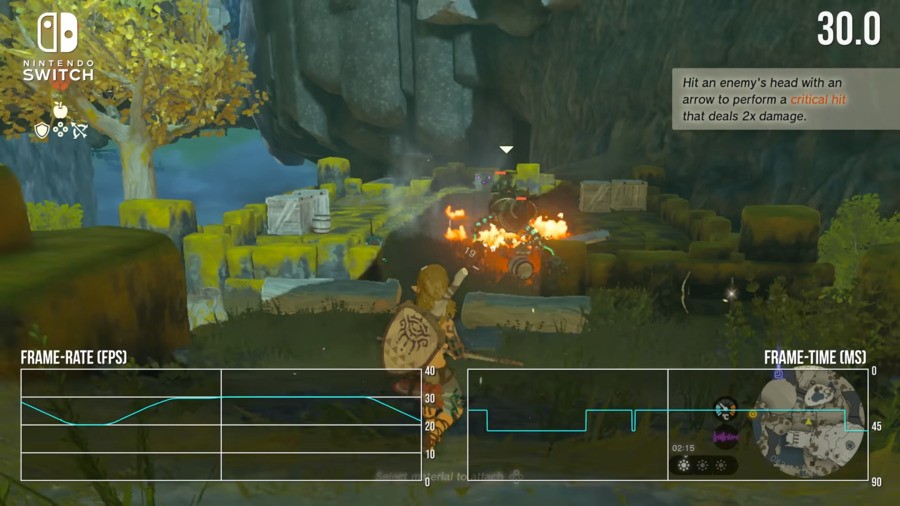Click the purple noise level indicator
This screenshot has width=900, height=506.
pos(725,437)
